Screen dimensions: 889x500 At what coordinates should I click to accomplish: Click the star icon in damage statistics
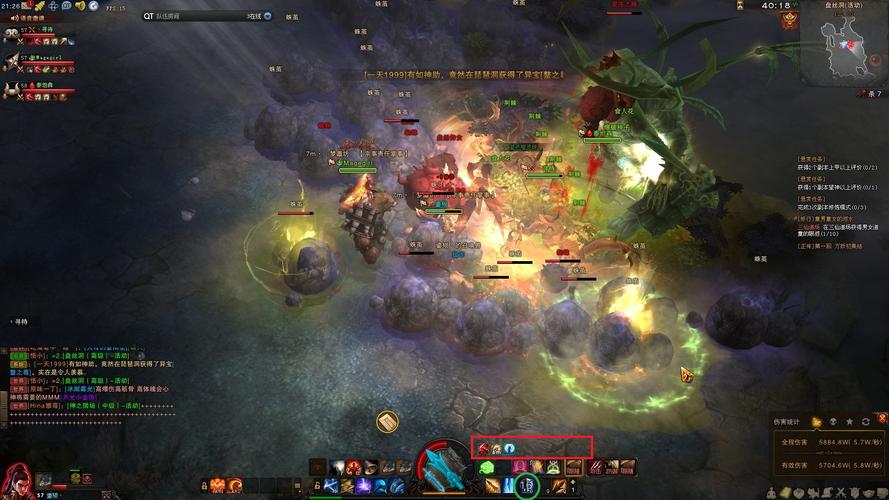click(850, 422)
